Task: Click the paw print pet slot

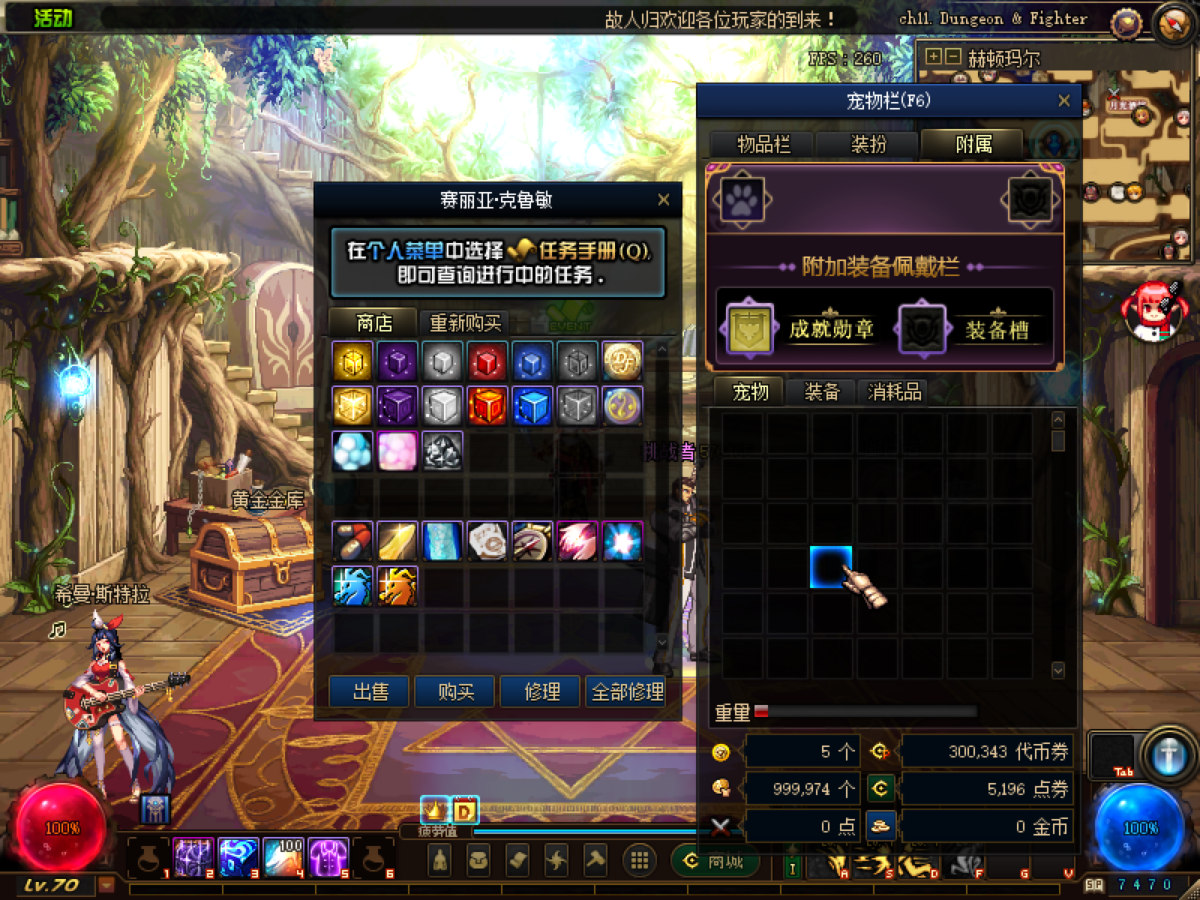Action: [x=740, y=200]
